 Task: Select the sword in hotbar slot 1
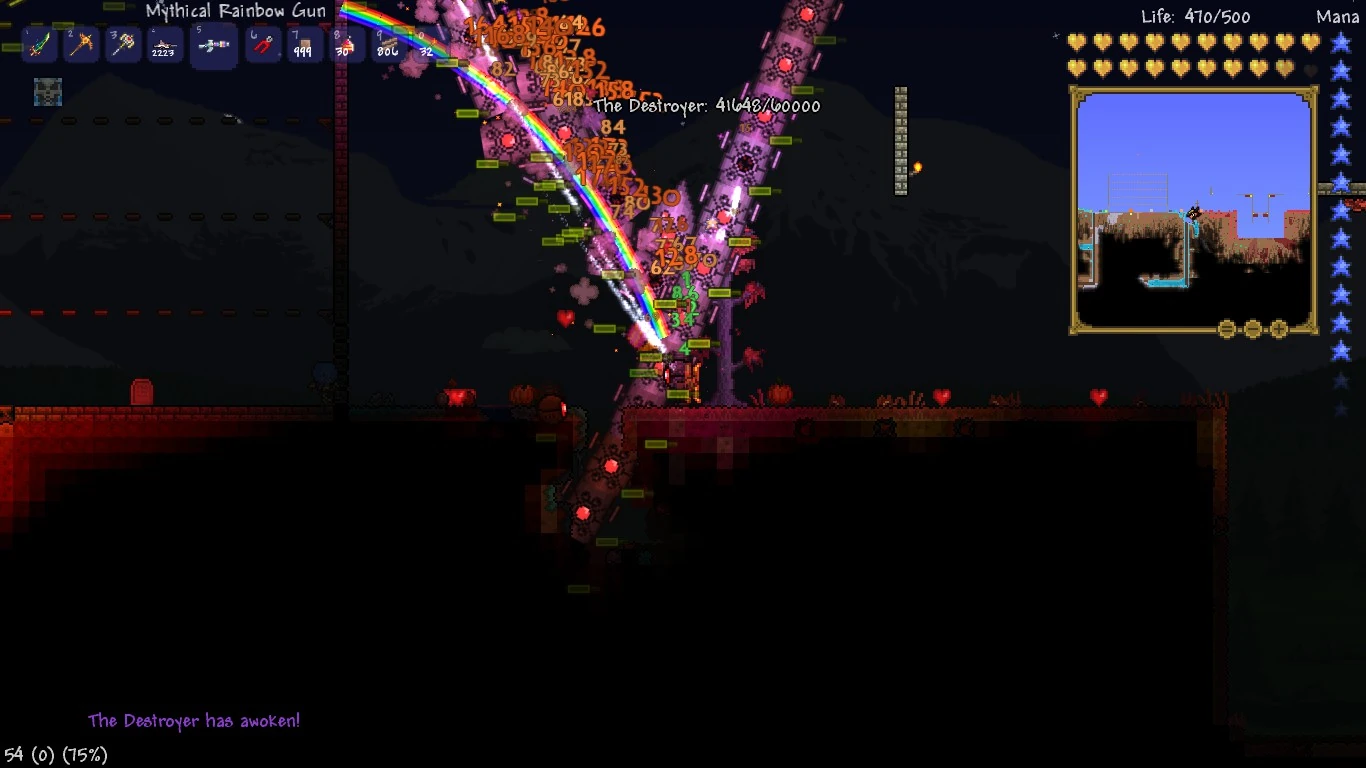[x=38, y=44]
